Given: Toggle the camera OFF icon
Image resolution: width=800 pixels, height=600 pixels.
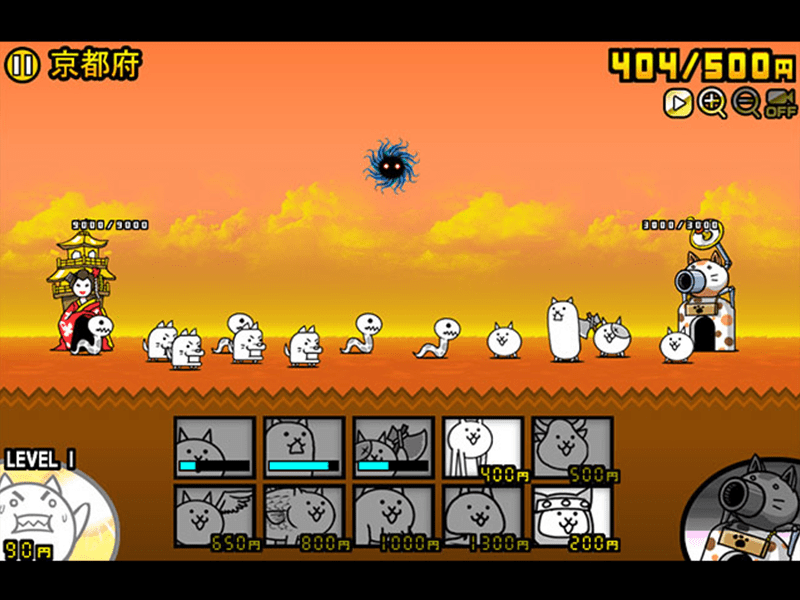Looking at the screenshot, I should [781, 102].
